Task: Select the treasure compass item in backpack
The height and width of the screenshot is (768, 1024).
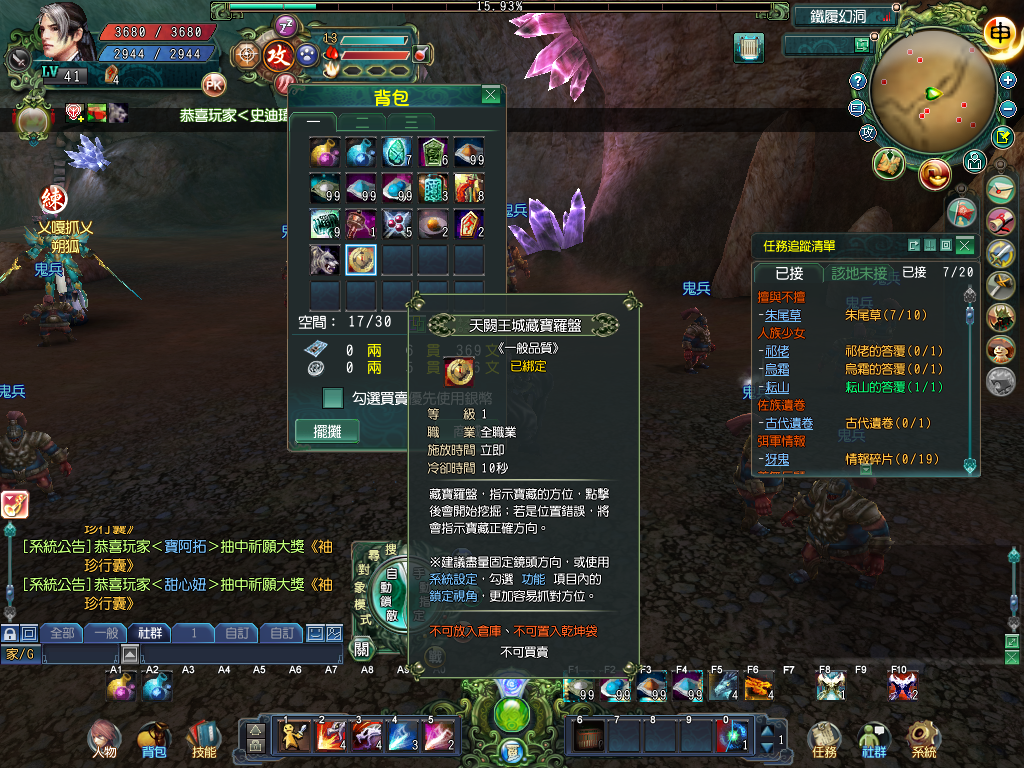Action: coord(360,259)
